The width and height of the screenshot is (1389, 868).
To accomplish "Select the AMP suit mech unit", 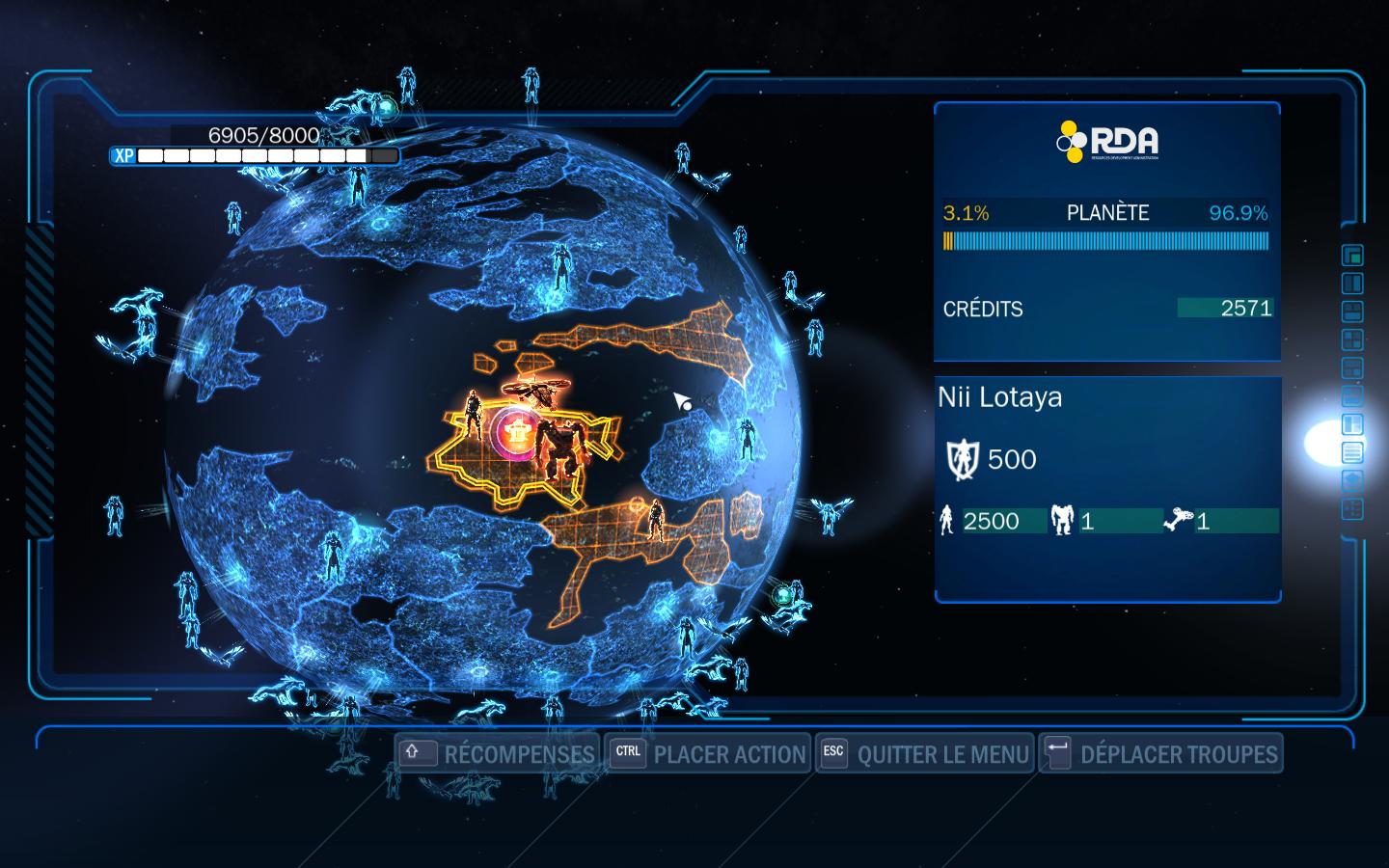I will pos(559,448).
